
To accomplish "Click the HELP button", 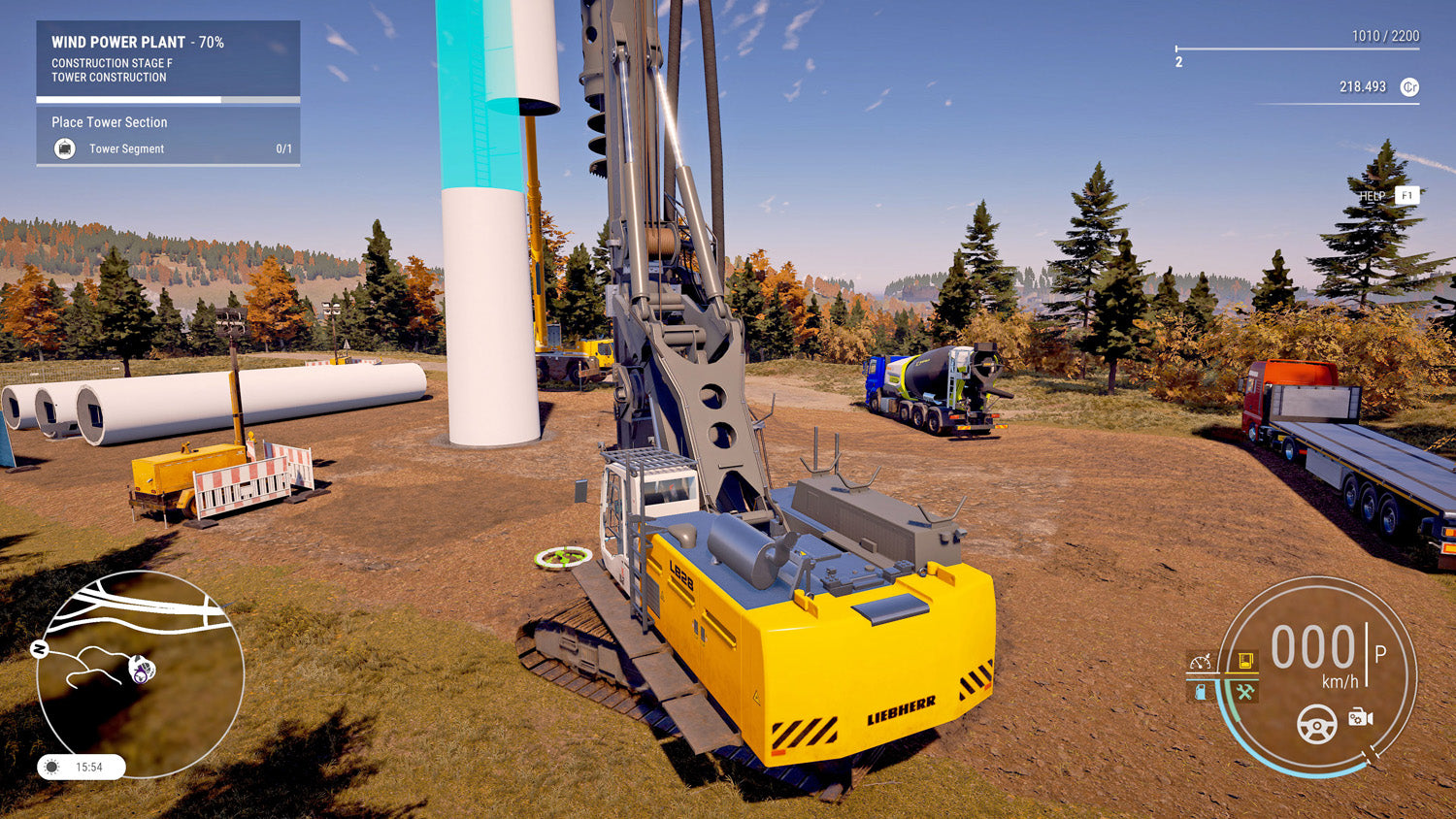I will click(x=1371, y=194).
